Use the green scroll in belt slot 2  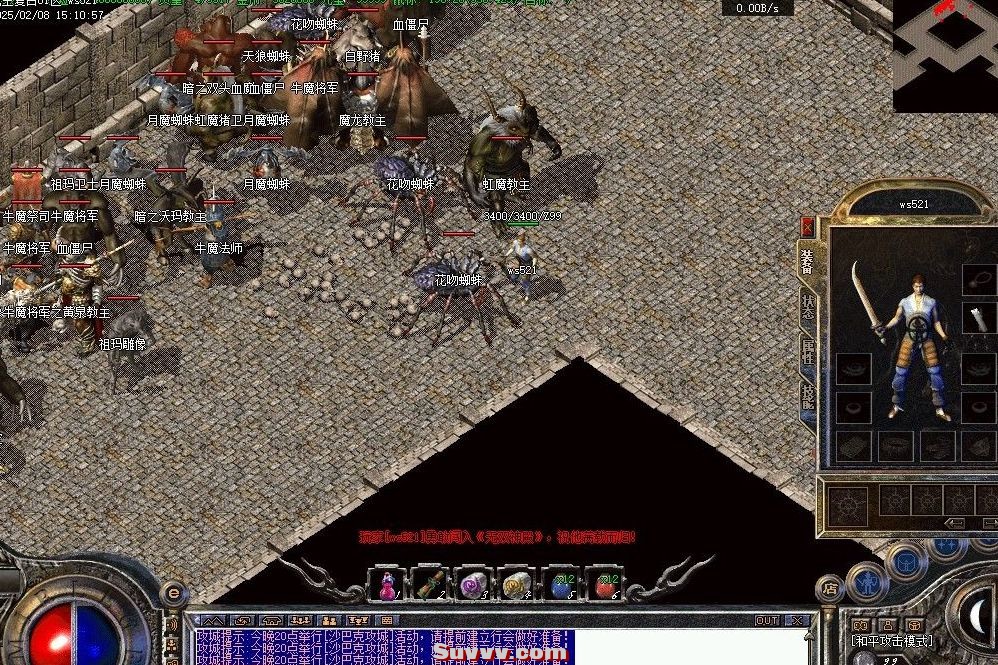tap(429, 584)
